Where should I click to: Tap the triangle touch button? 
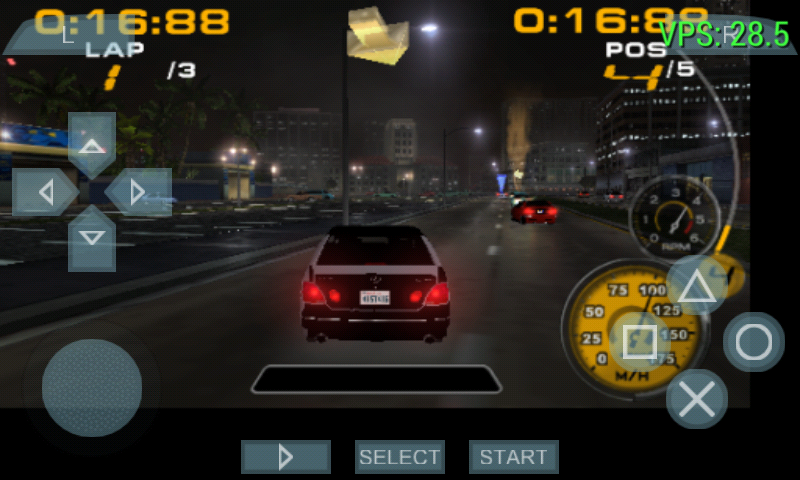697,286
